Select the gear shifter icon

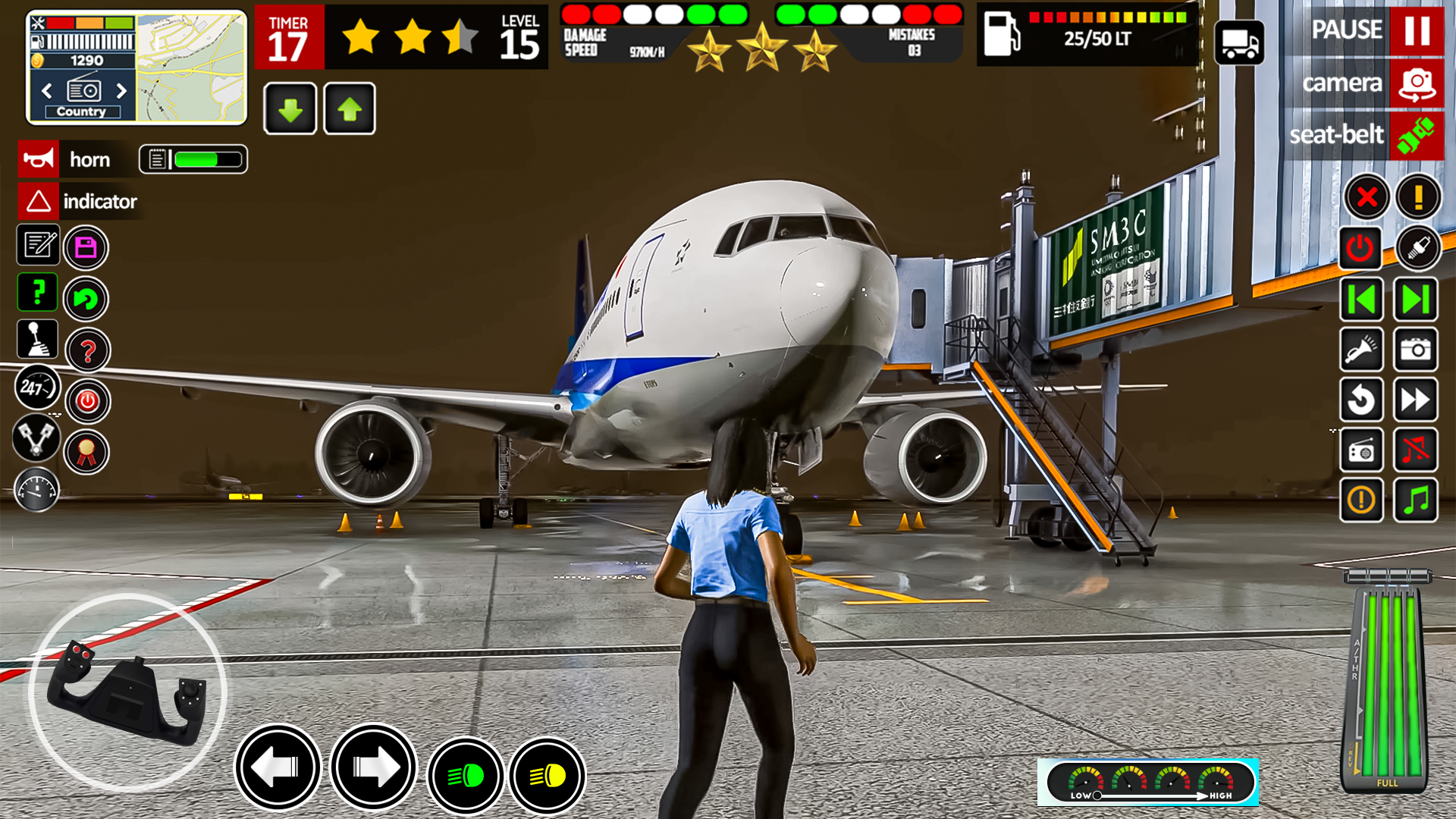[37, 340]
